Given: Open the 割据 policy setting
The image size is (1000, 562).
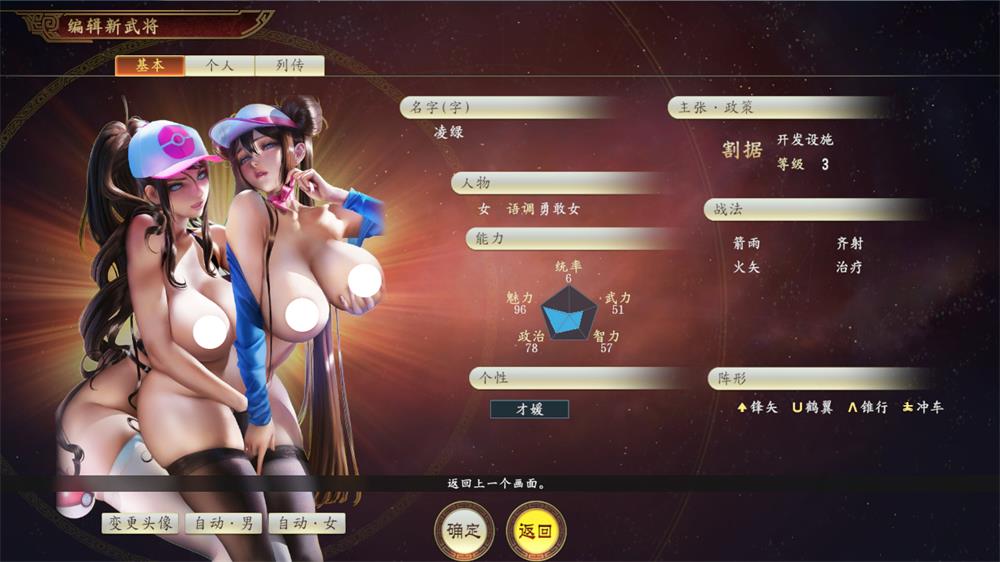Looking at the screenshot, I should 742,150.
